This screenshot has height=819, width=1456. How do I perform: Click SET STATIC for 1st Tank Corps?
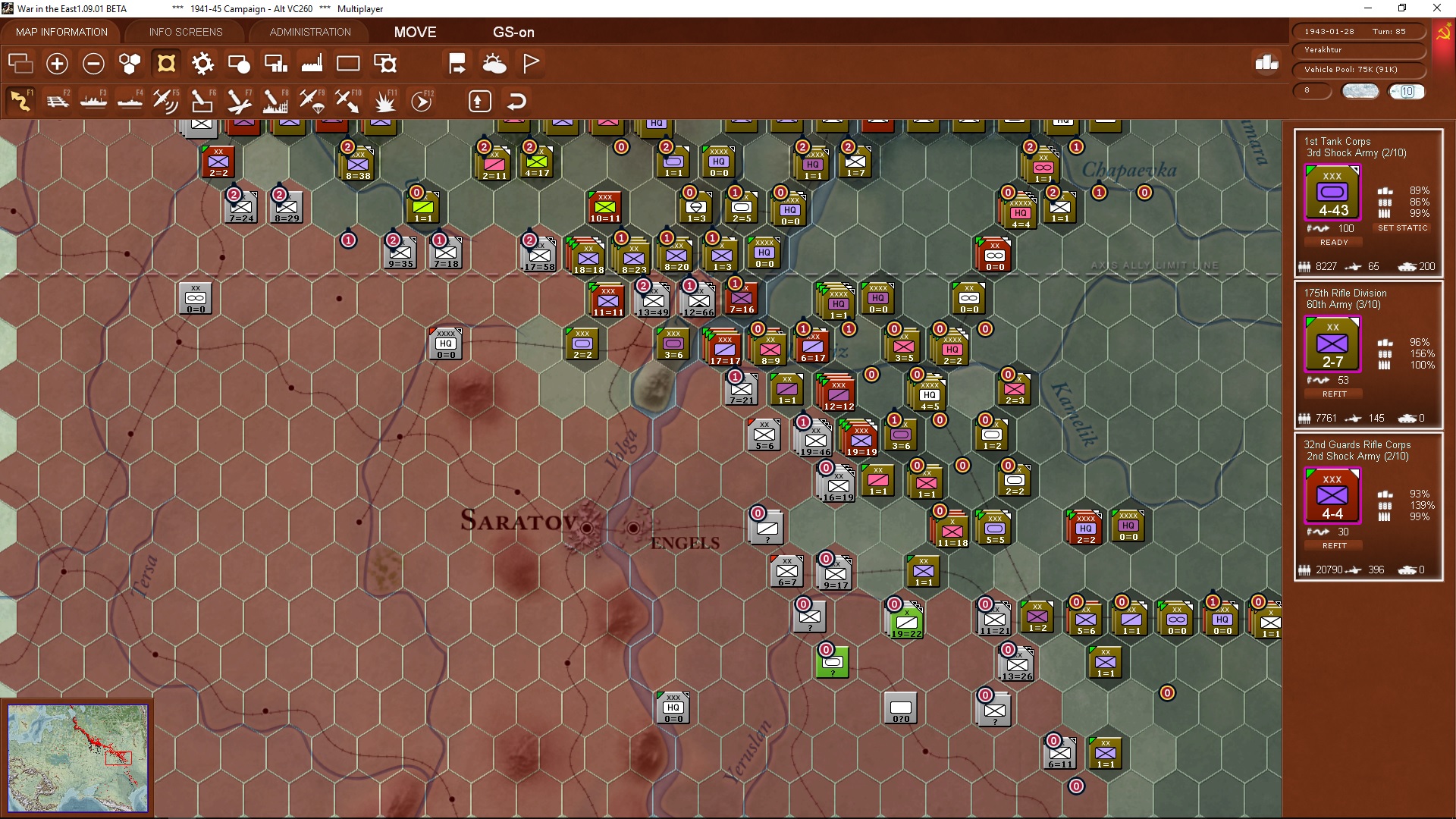[x=1403, y=227]
